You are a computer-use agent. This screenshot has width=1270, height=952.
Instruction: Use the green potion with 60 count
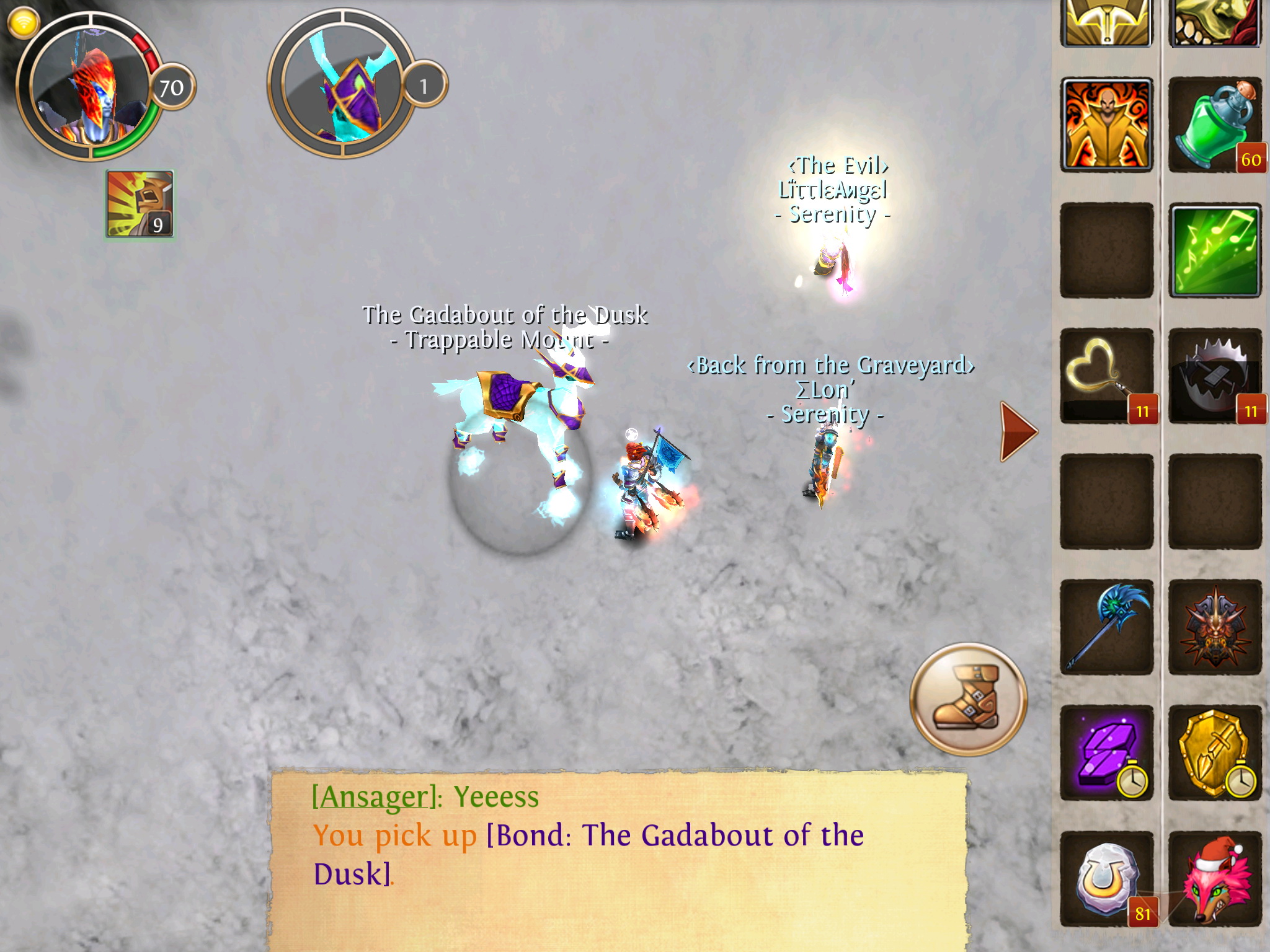(x=1215, y=125)
